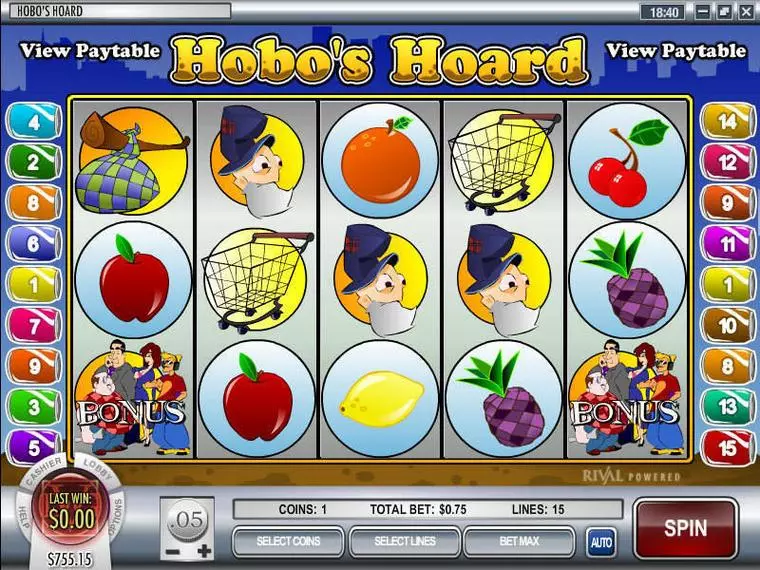Open the SELECT LINES option

[x=403, y=542]
